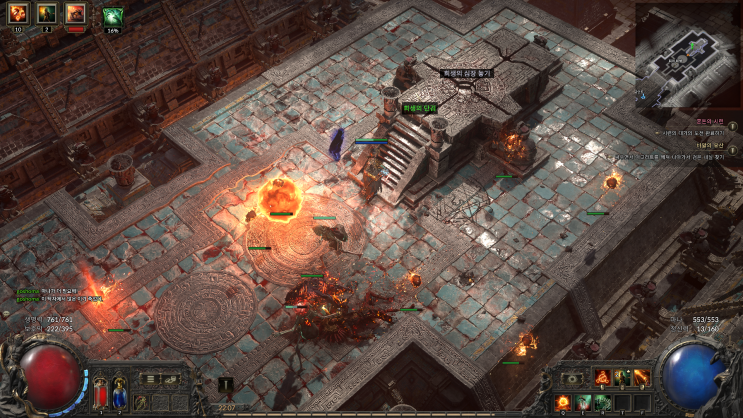Use the red life flask
This screenshot has height=418, width=743.
tap(100, 392)
